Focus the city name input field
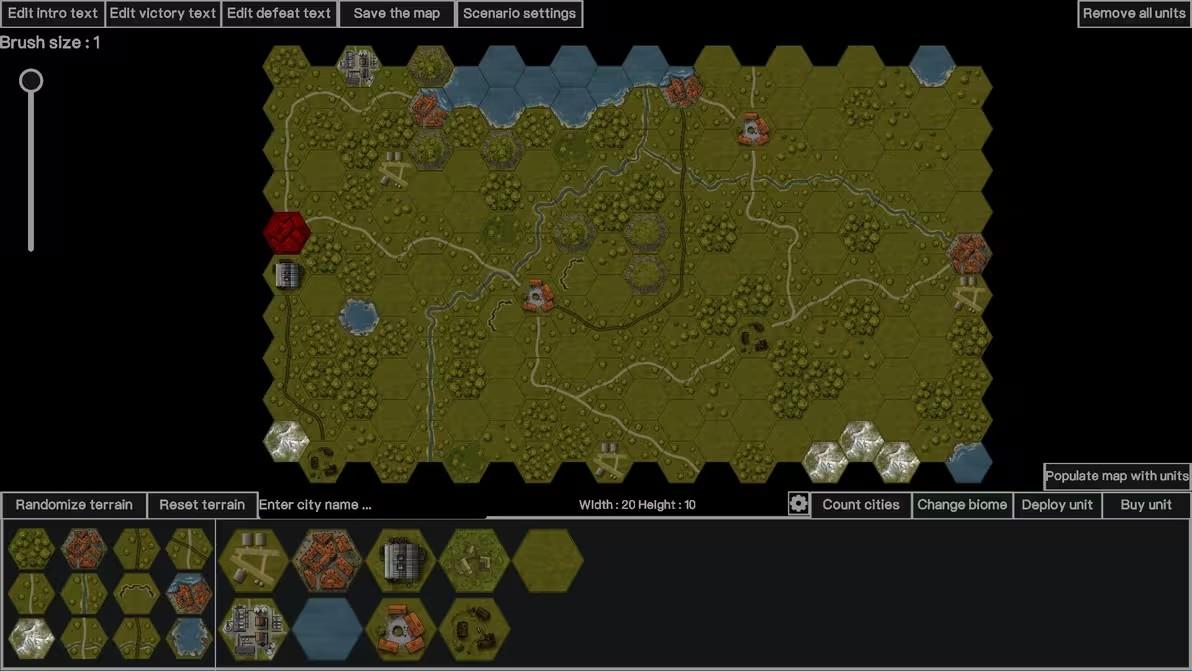The image size is (1192, 671). click(370, 505)
